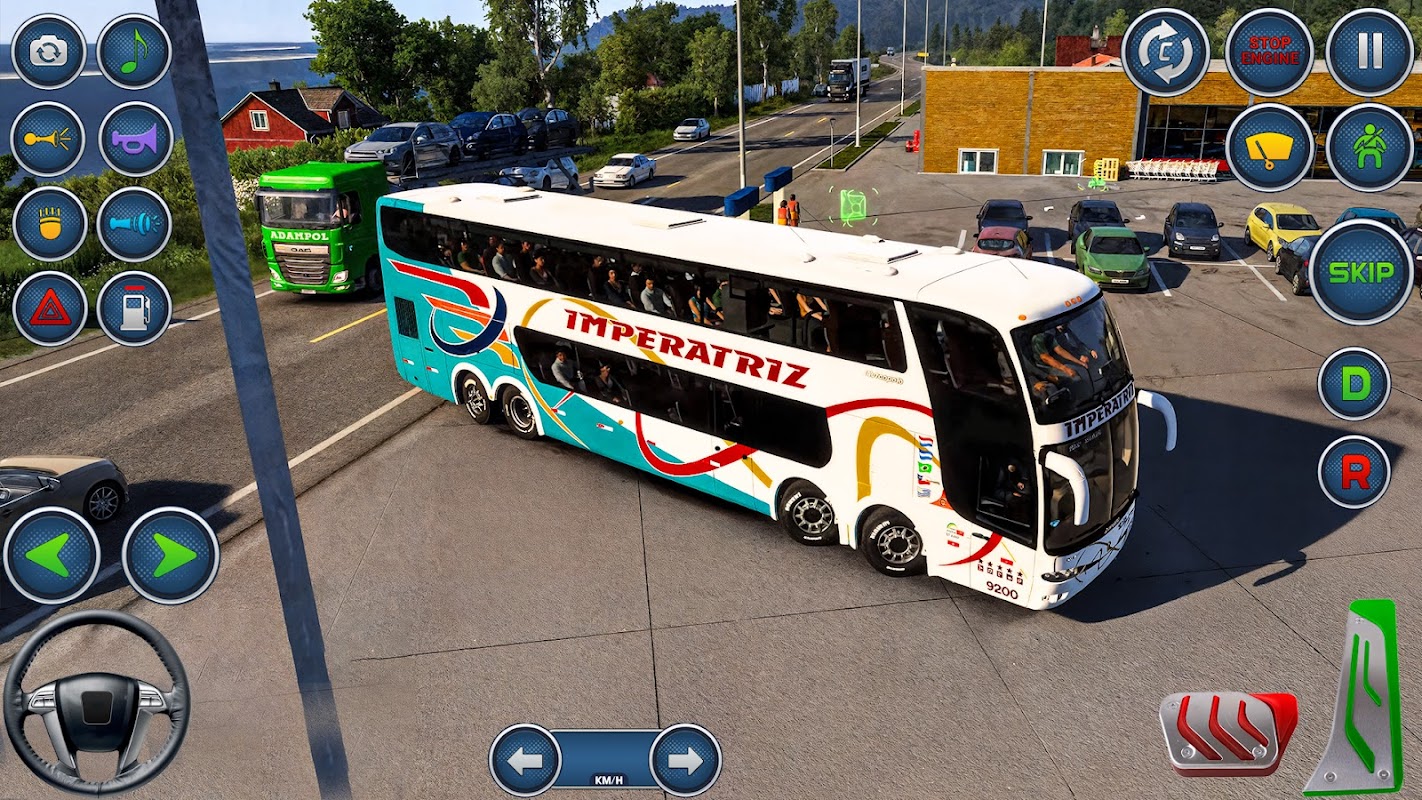
Task: Steer right with the green arrow
Action: [171, 555]
